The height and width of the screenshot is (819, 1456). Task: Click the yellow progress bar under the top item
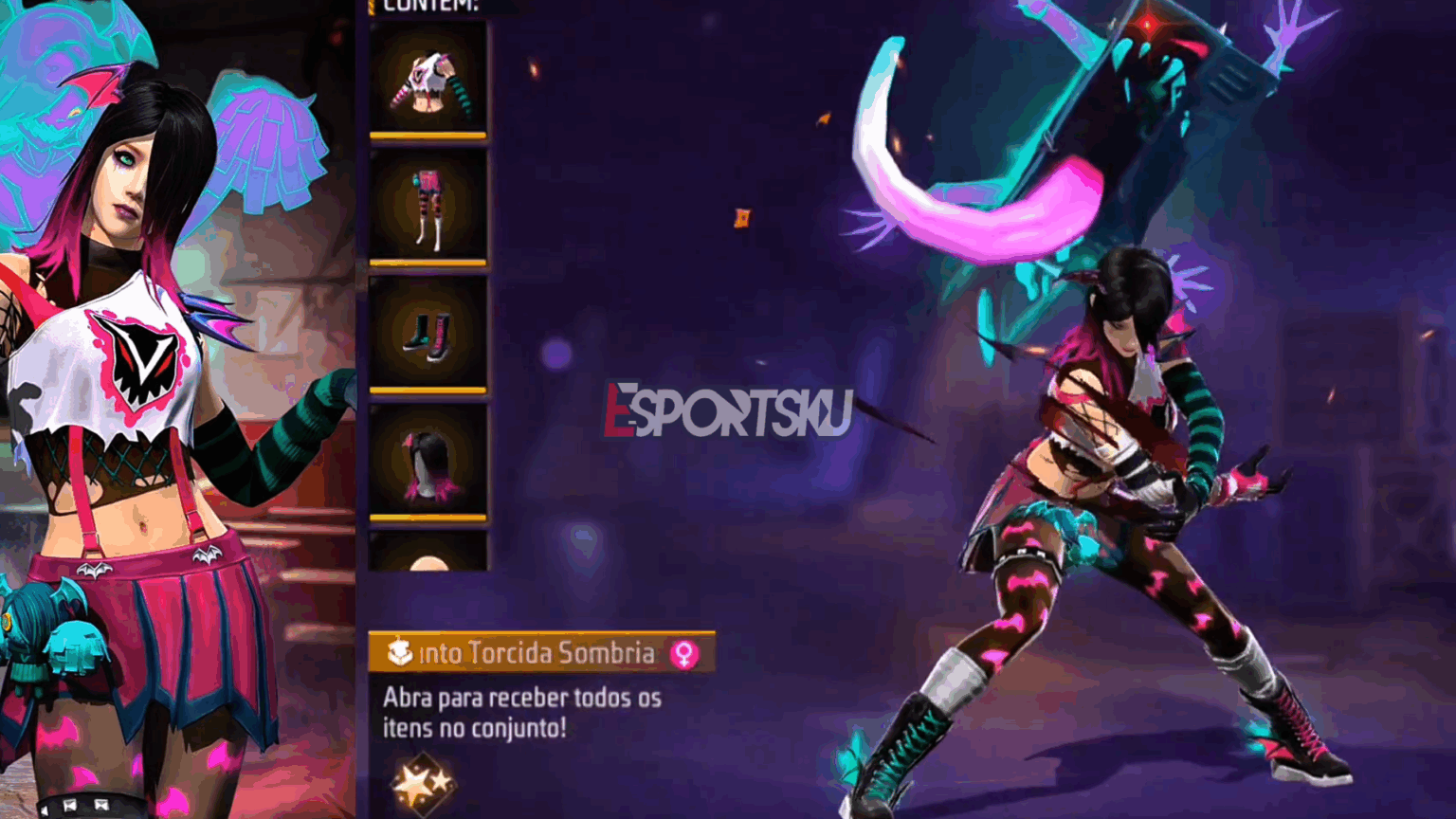[x=429, y=136]
